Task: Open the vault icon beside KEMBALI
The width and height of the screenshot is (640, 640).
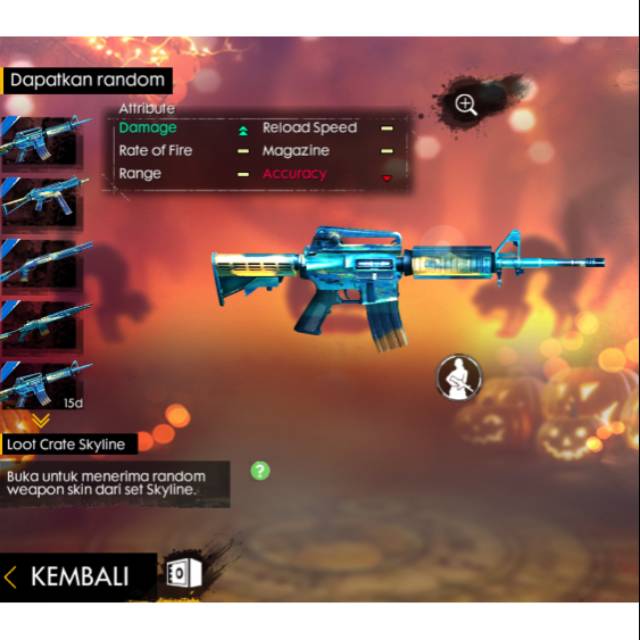Action: coord(184,573)
